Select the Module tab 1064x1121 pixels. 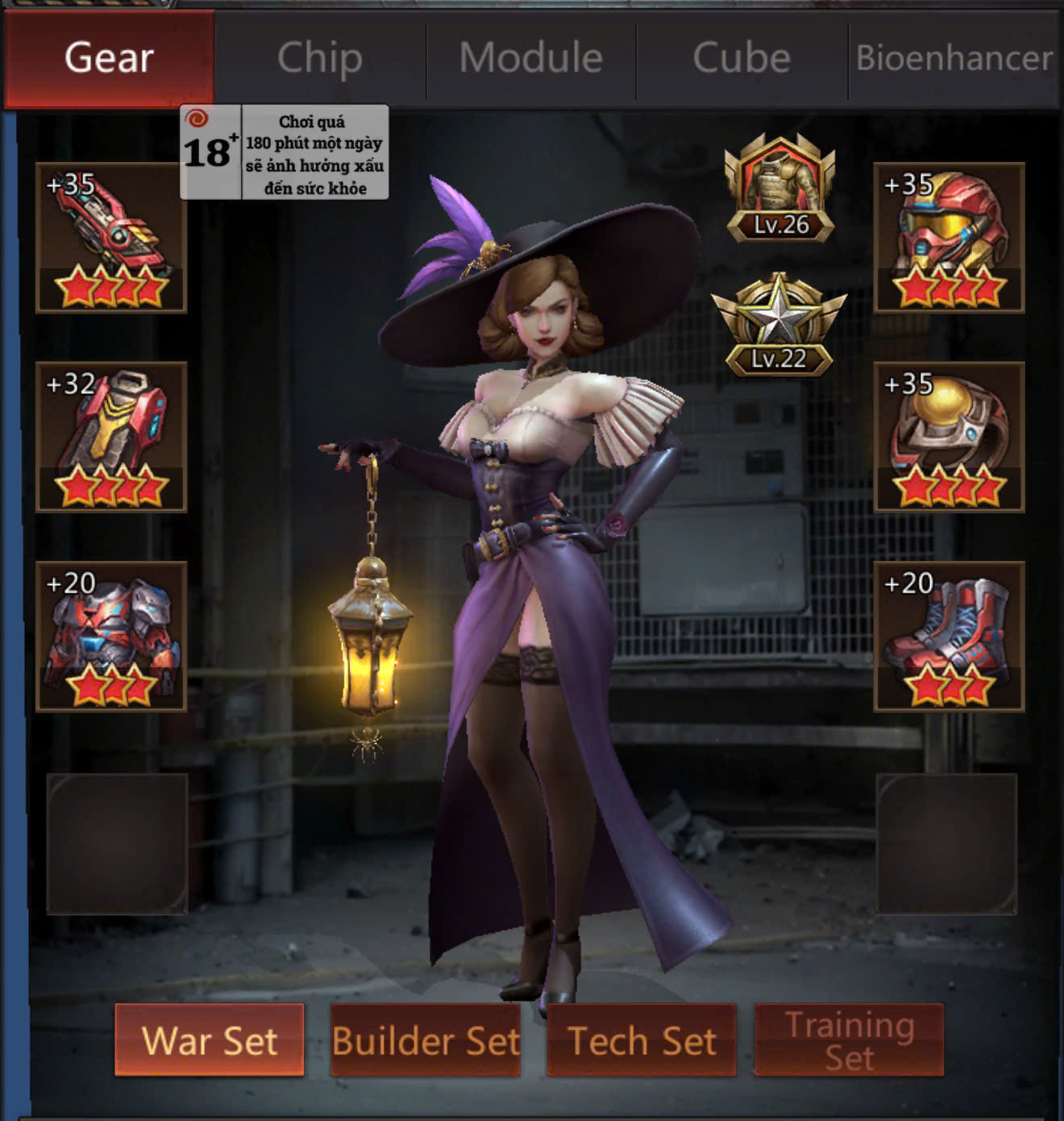(531, 58)
